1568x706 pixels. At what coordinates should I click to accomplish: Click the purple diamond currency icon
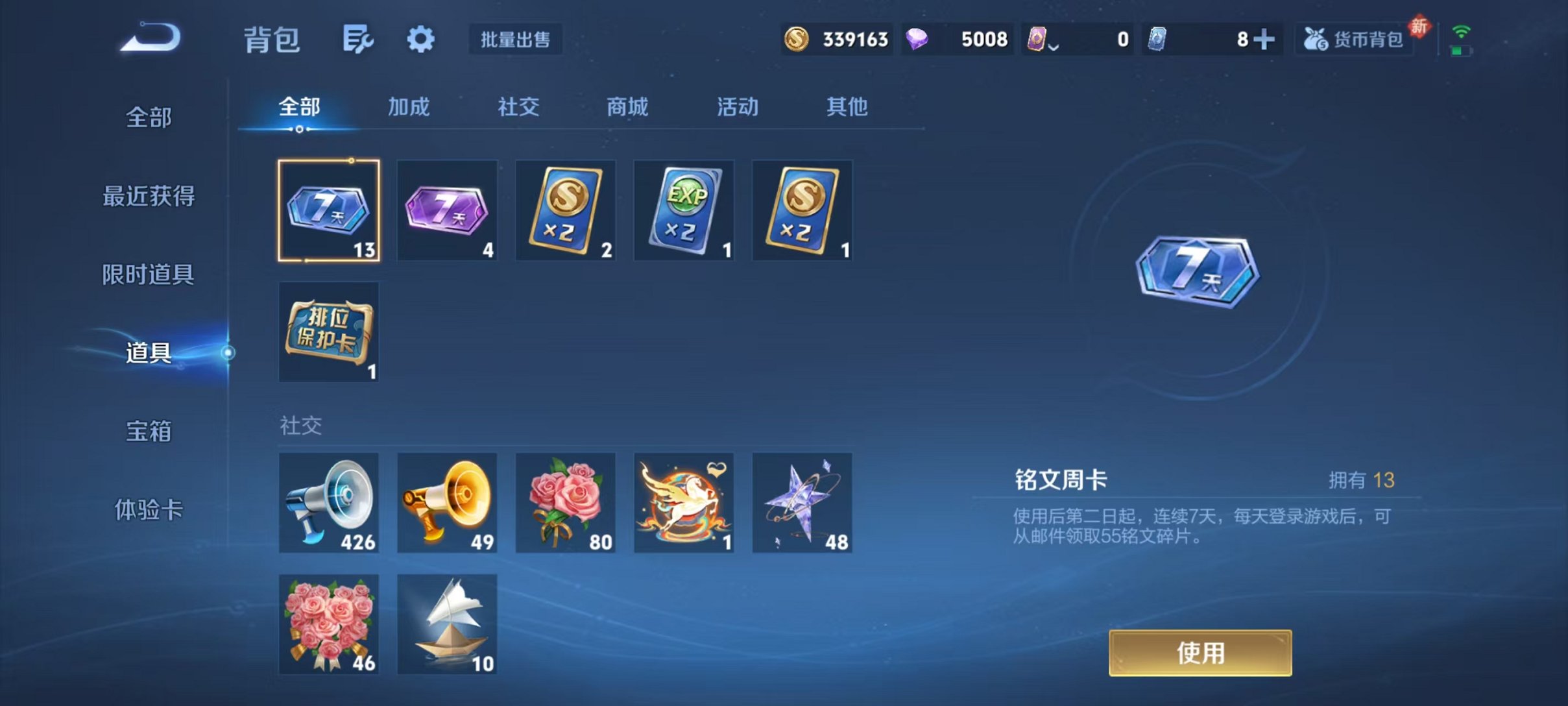pyautogui.click(x=921, y=39)
